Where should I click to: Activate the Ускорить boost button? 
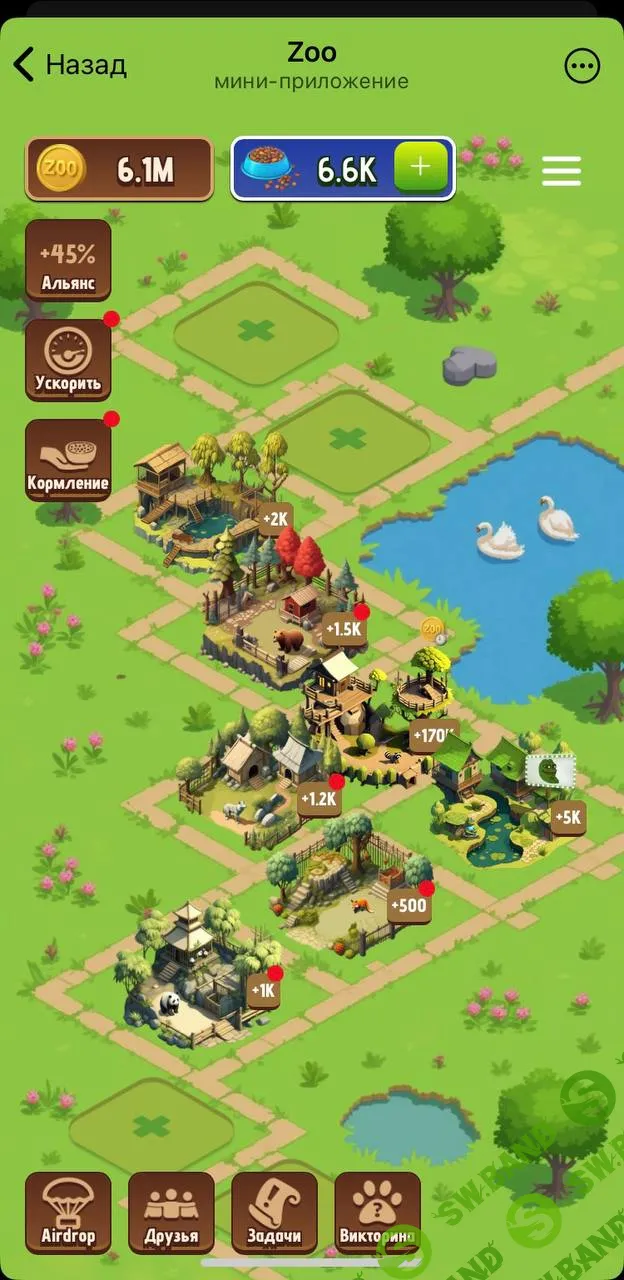click(68, 360)
